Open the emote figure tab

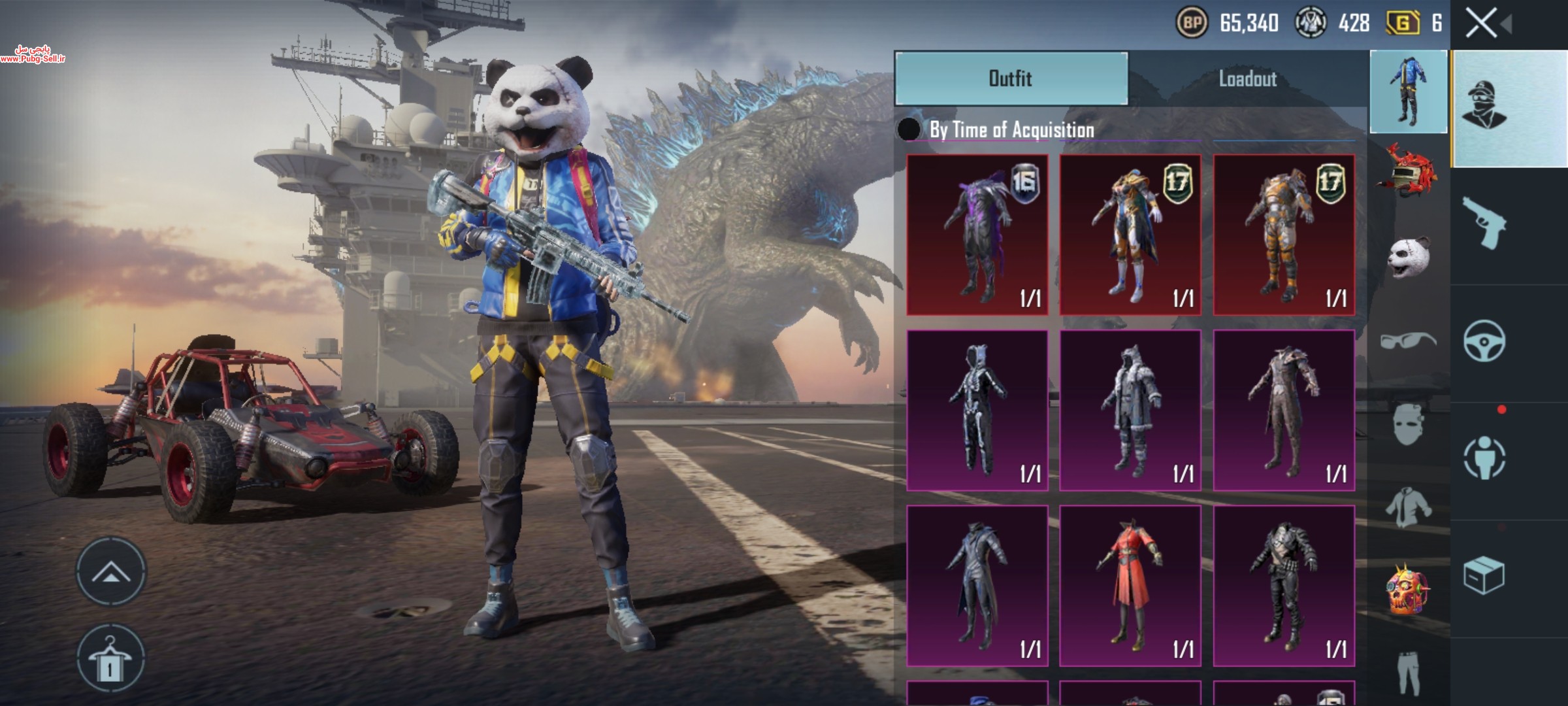pos(1484,458)
